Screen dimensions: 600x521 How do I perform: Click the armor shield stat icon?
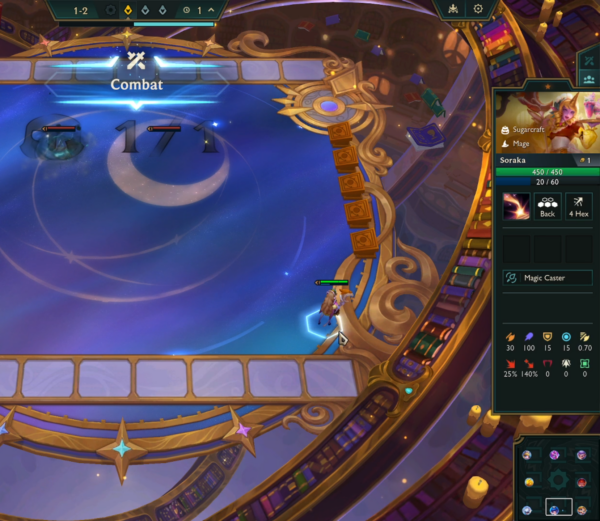[547, 336]
